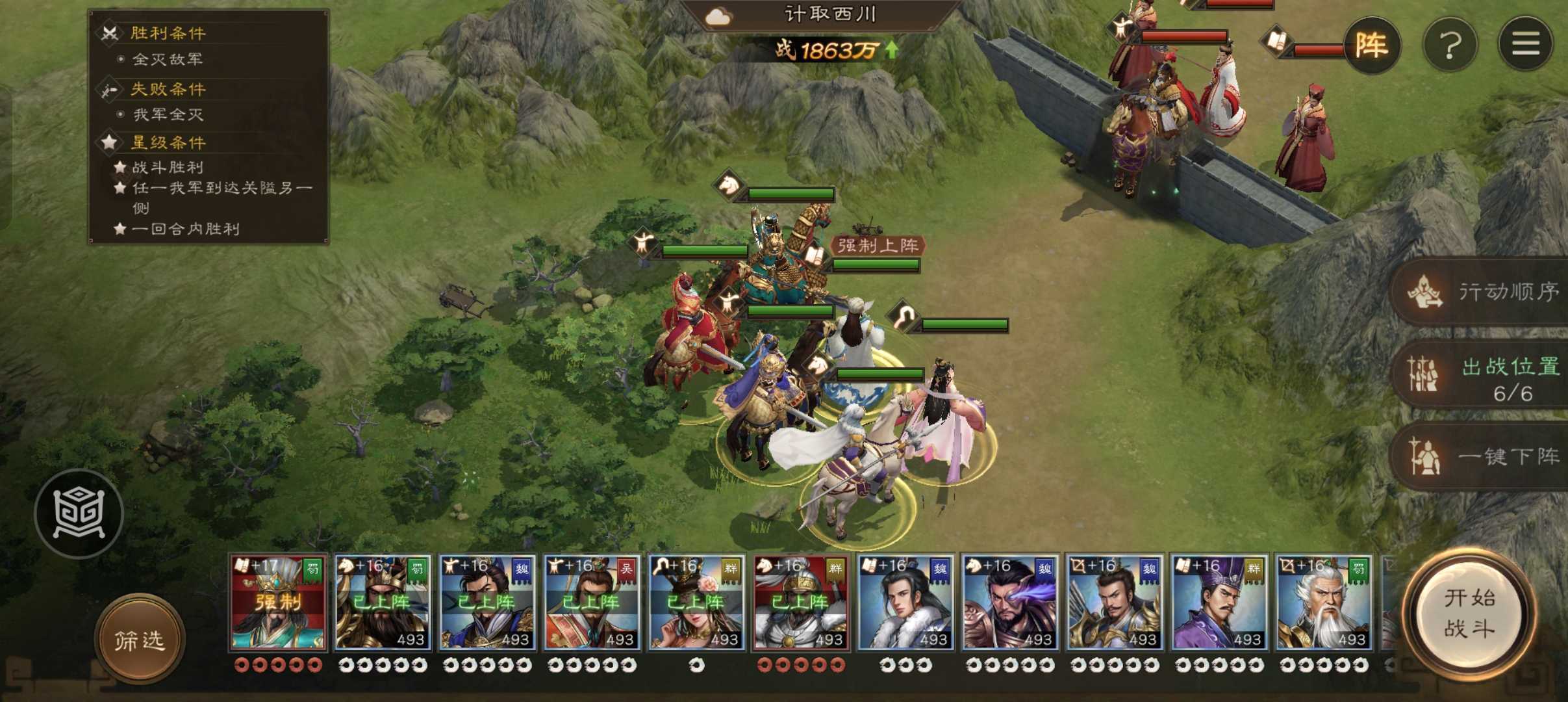The height and width of the screenshot is (702, 1568).
Task: Start the battle with 开始战斗
Action: click(1469, 612)
